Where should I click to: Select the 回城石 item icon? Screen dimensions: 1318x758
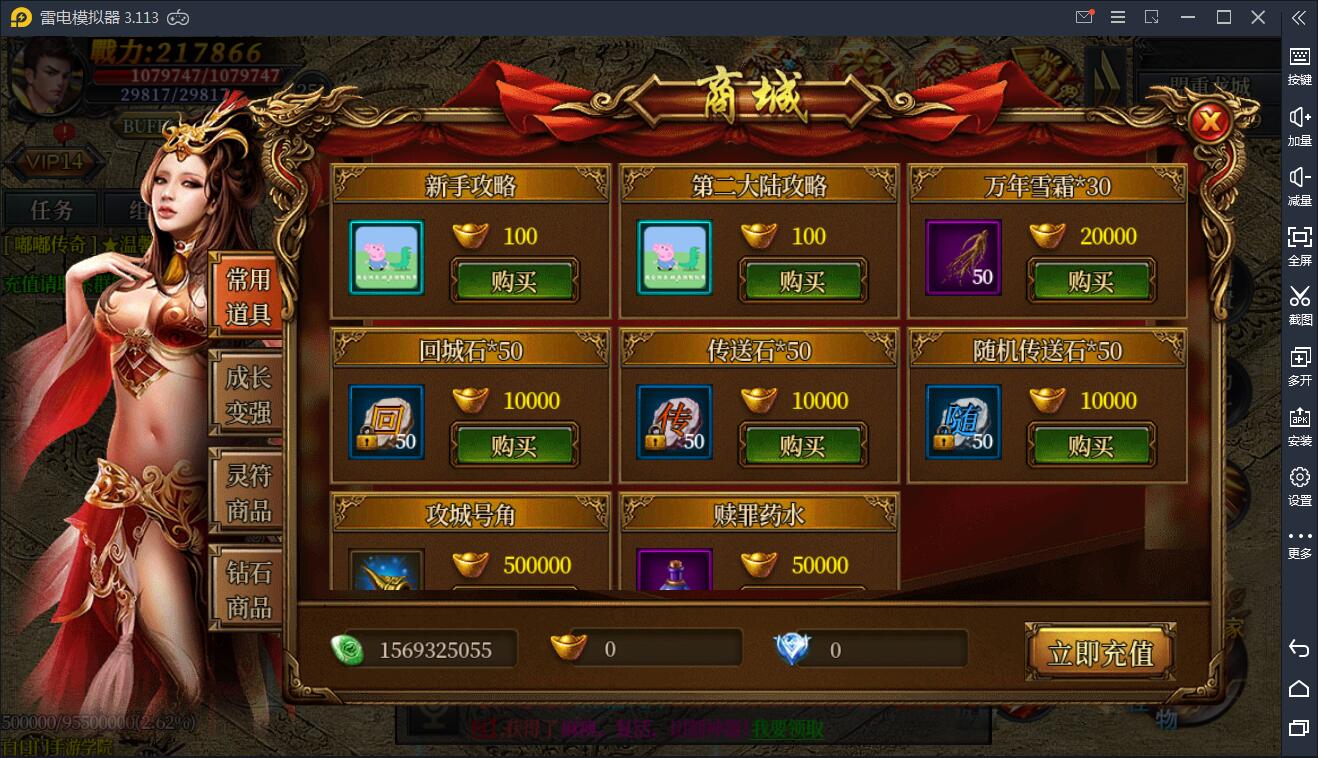(387, 422)
